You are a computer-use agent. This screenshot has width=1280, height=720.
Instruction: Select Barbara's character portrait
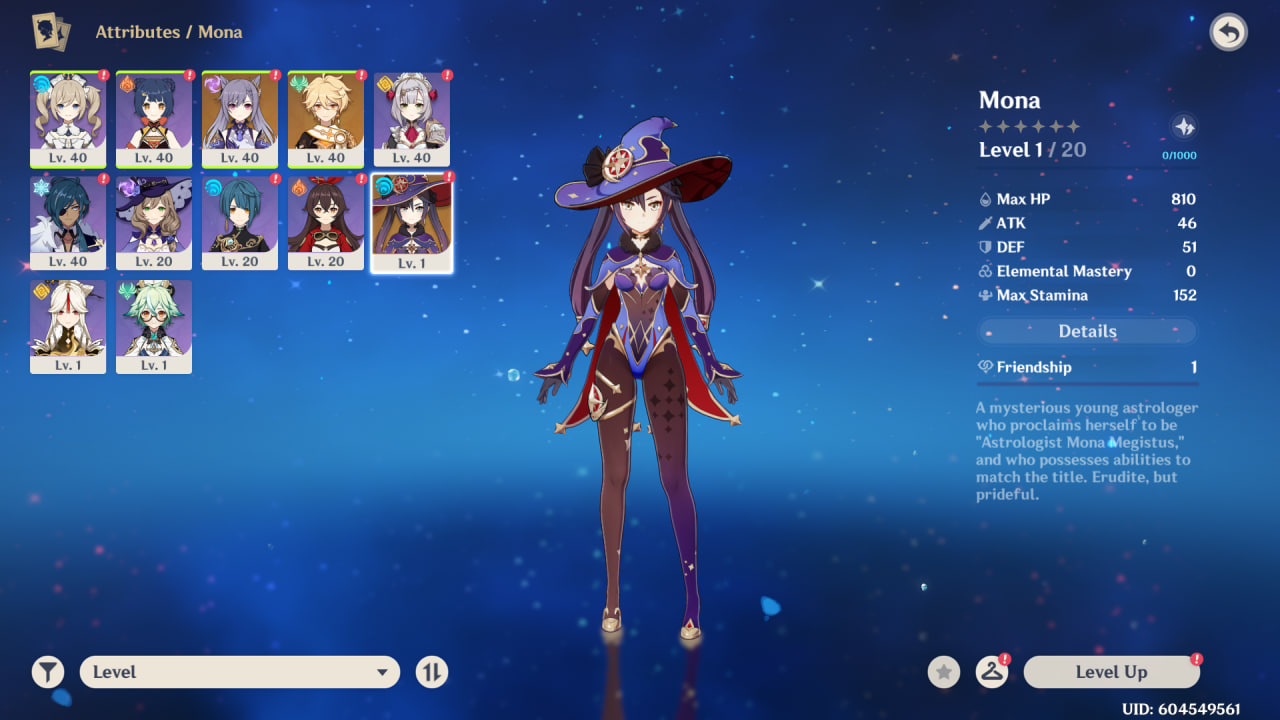coord(68,118)
